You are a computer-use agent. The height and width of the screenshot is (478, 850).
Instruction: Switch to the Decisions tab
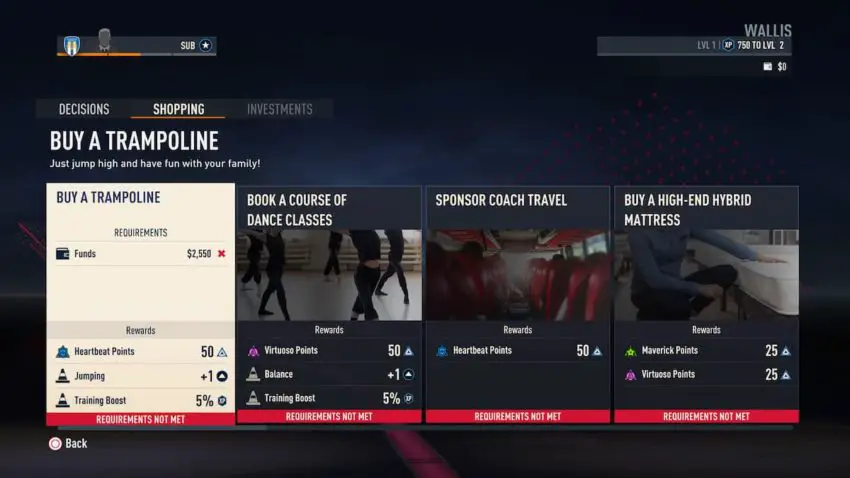(84, 109)
